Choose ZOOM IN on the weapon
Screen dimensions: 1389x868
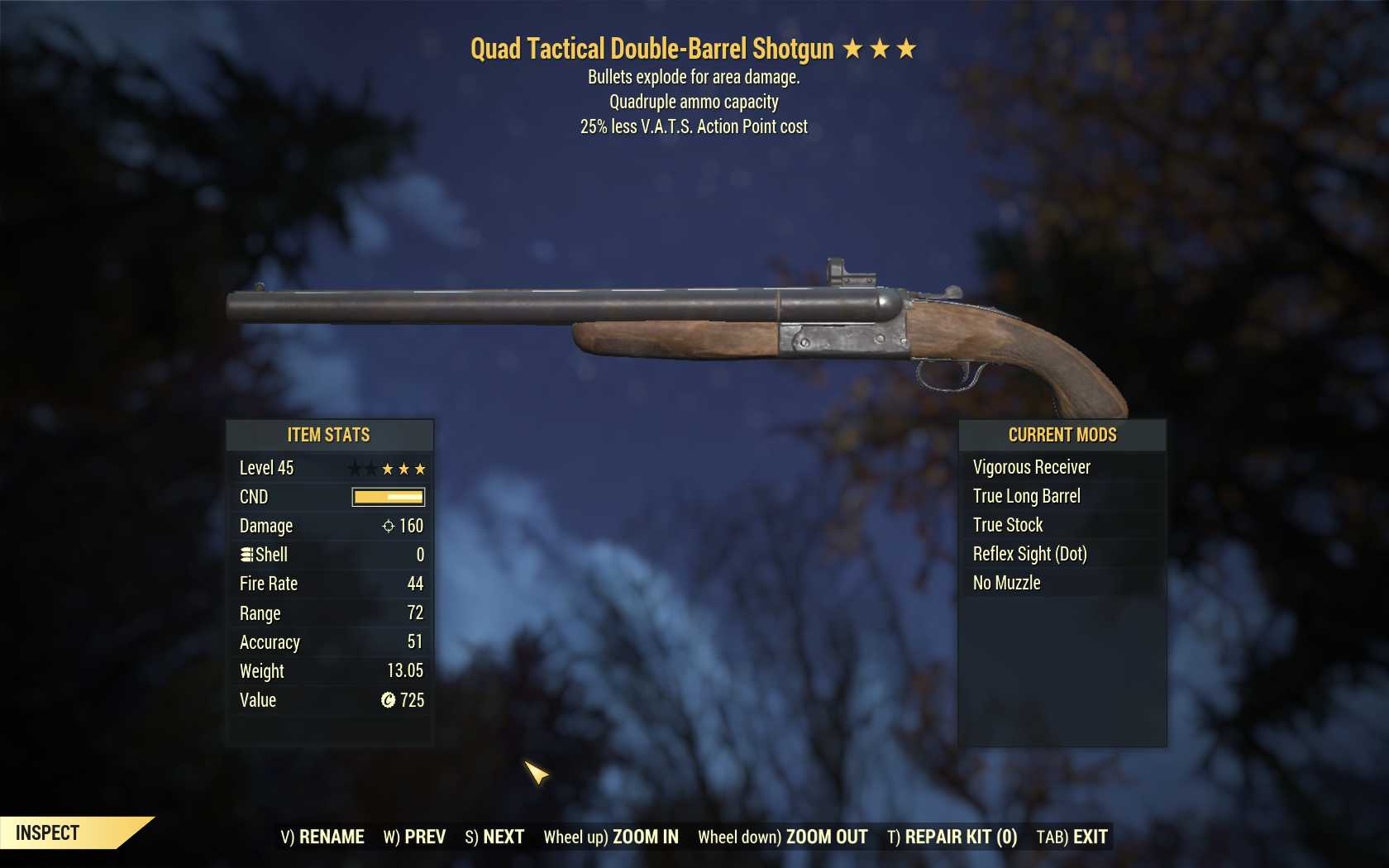611,837
